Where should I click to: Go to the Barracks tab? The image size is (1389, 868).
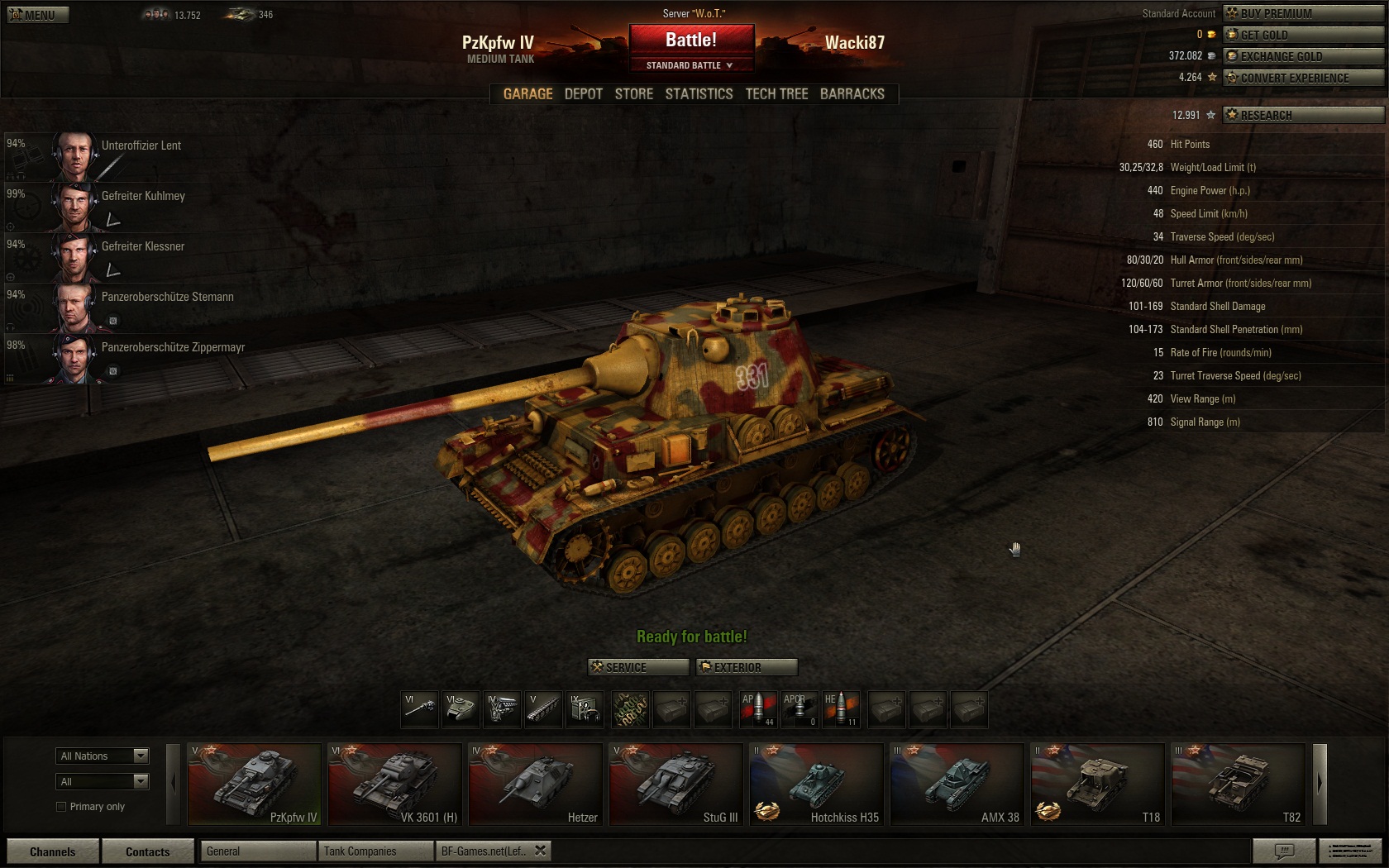(x=852, y=94)
